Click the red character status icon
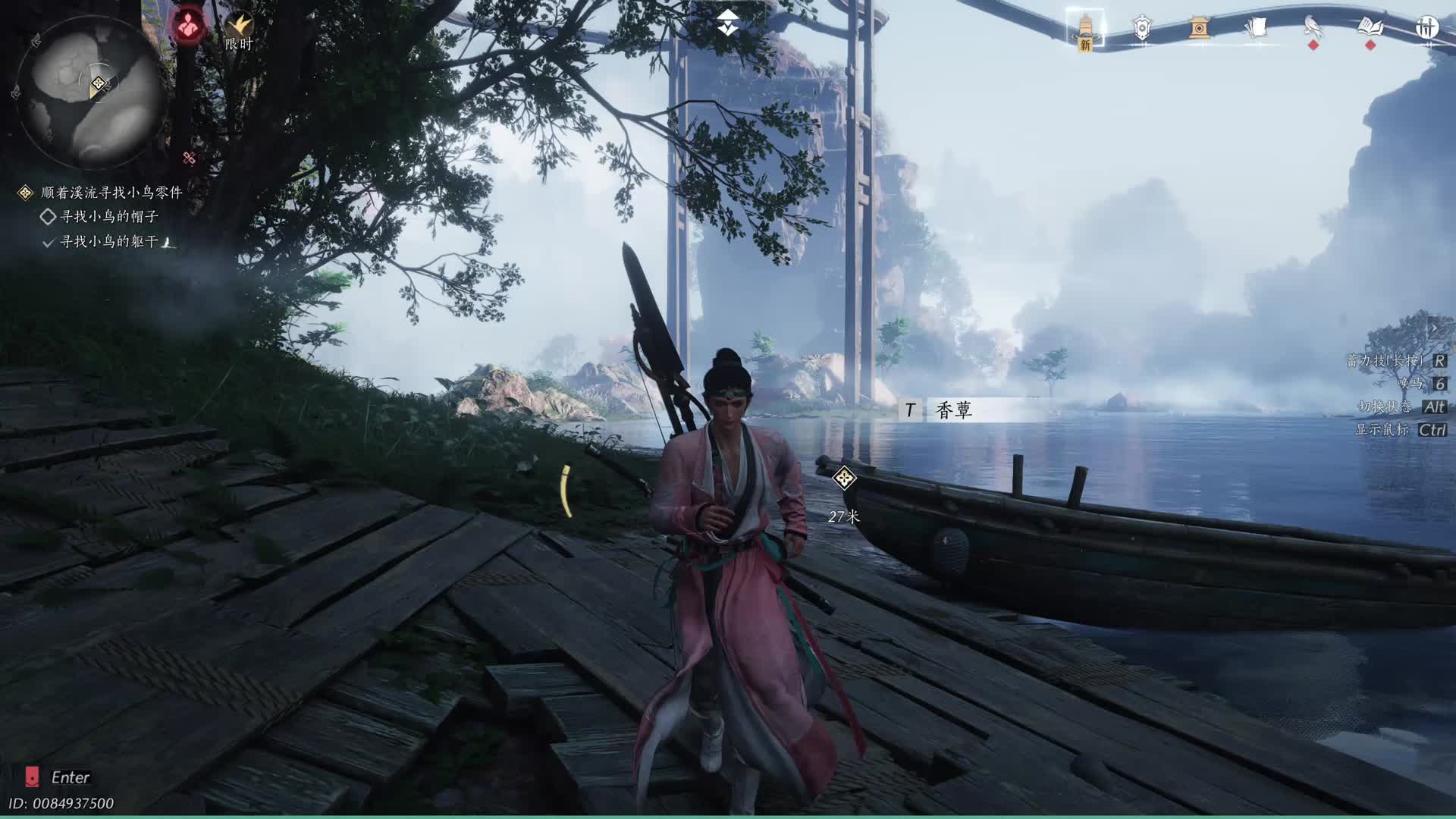Viewport: 1456px width, 819px height. (188, 27)
